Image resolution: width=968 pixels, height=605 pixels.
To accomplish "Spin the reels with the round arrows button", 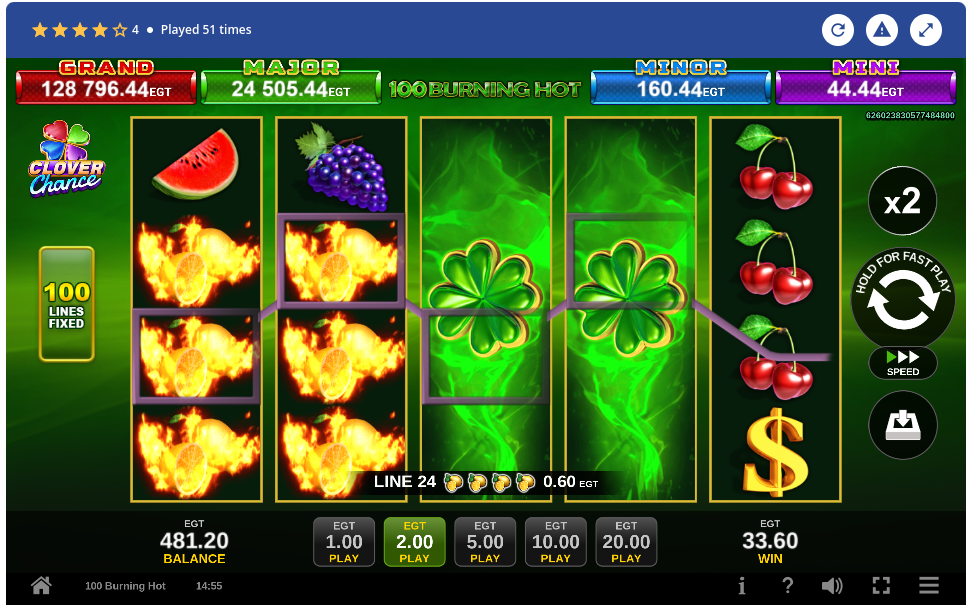I will (x=902, y=298).
